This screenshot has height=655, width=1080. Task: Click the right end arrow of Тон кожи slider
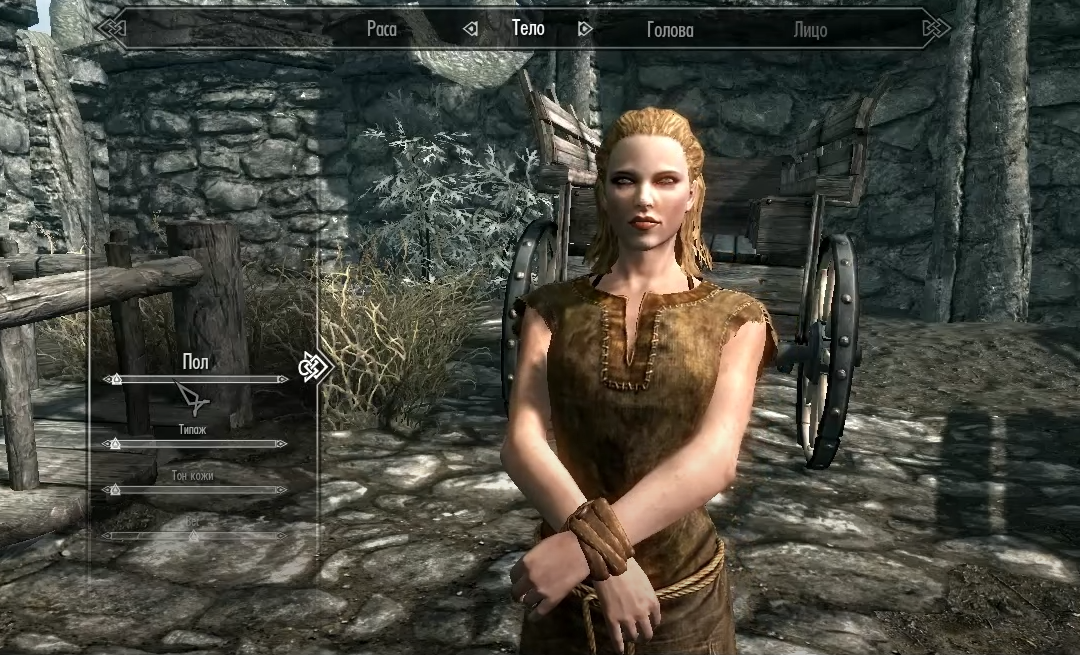[283, 490]
